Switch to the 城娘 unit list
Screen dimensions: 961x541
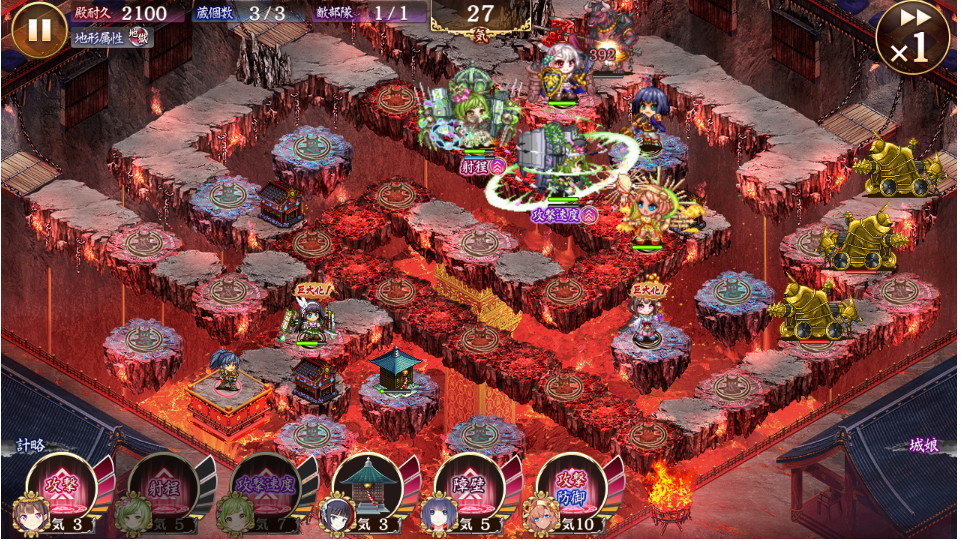(926, 446)
